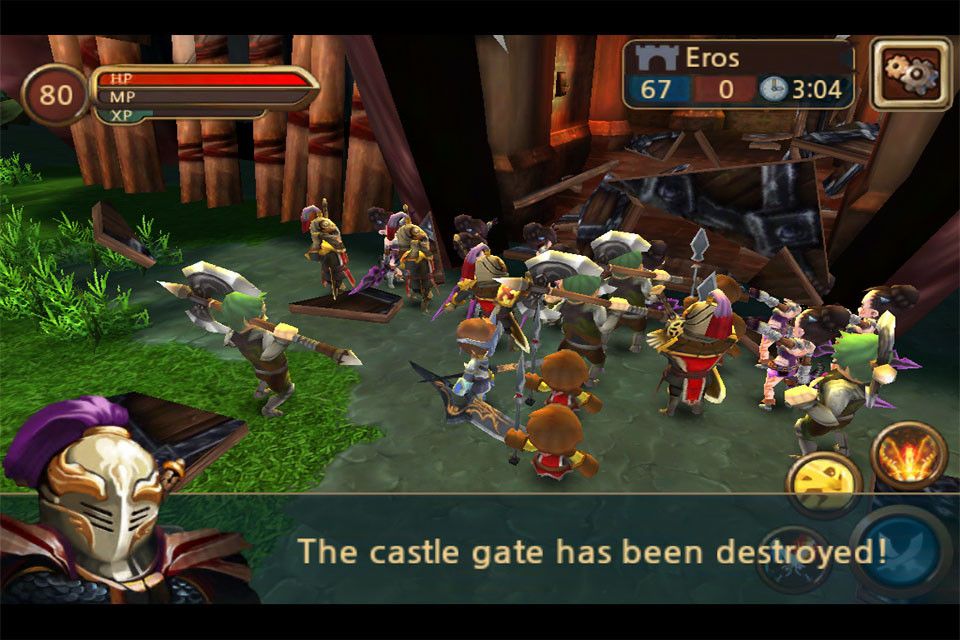Select the level 80 badge

(54, 95)
